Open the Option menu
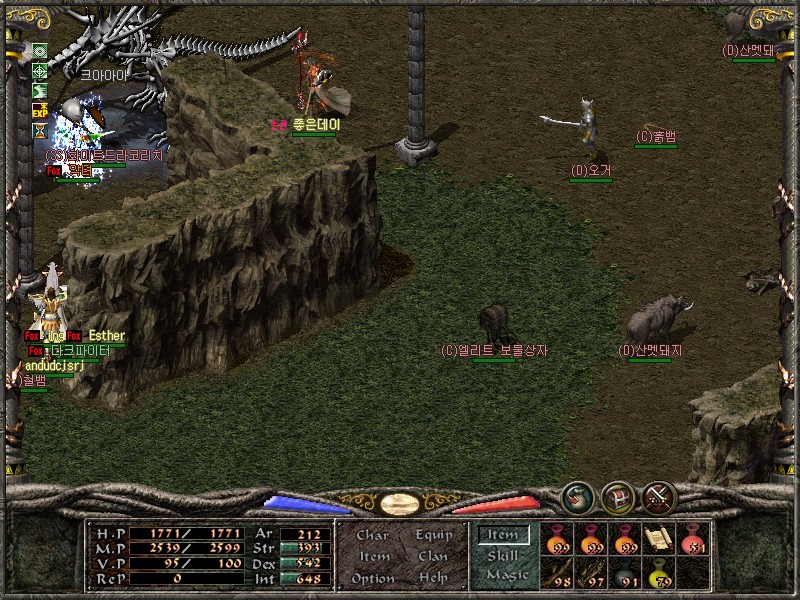 [x=372, y=578]
